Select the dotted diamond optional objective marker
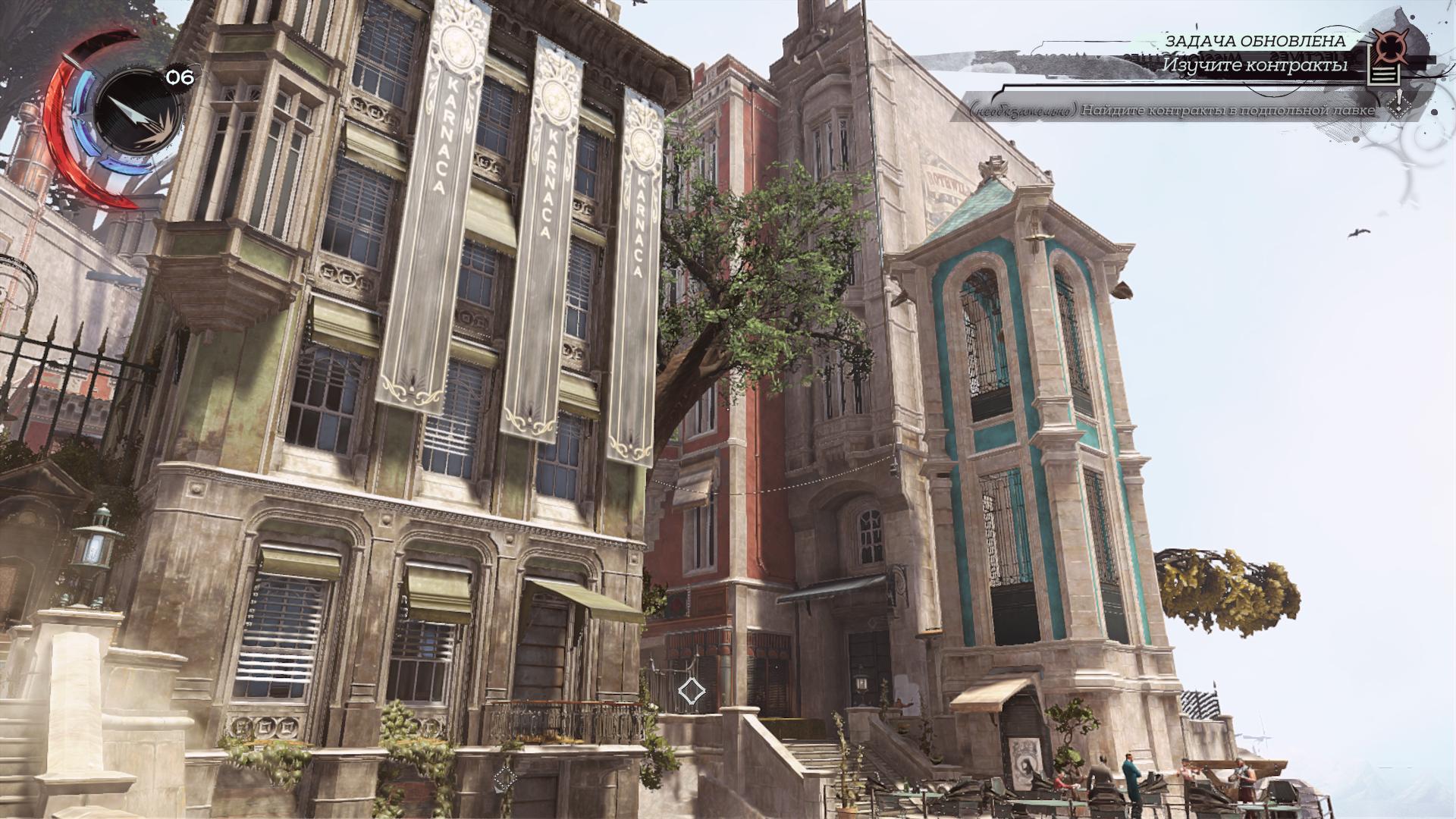The height and width of the screenshot is (819, 1456). 505,777
